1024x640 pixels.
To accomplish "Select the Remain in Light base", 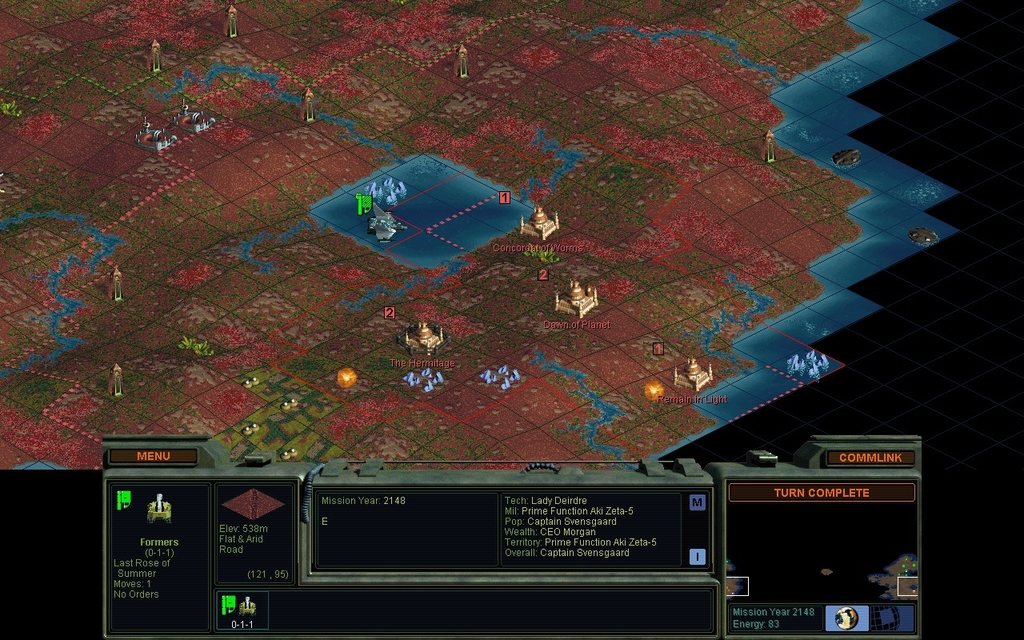I will coord(692,374).
